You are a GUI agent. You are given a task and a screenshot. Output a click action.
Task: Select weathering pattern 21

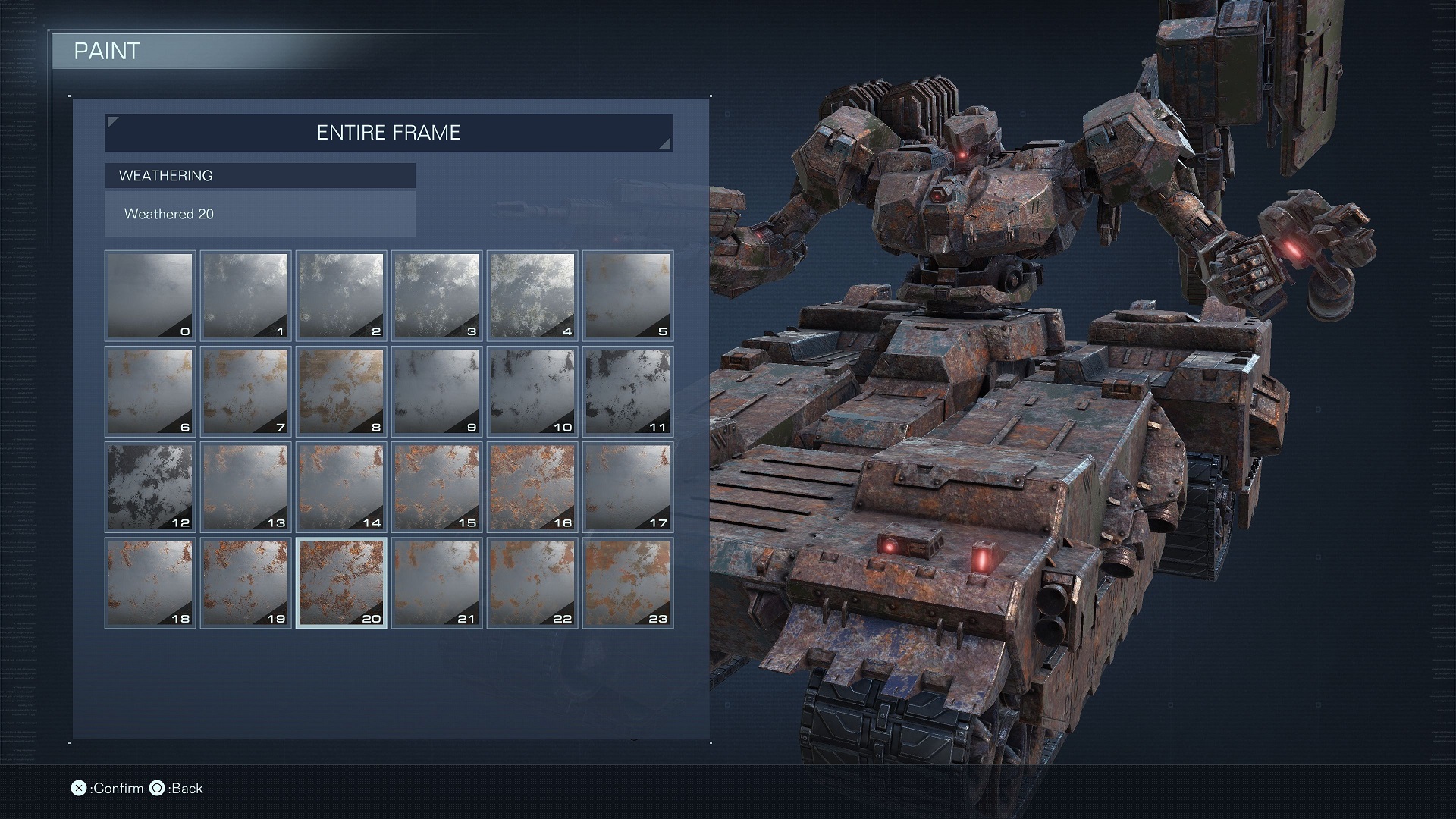click(437, 582)
